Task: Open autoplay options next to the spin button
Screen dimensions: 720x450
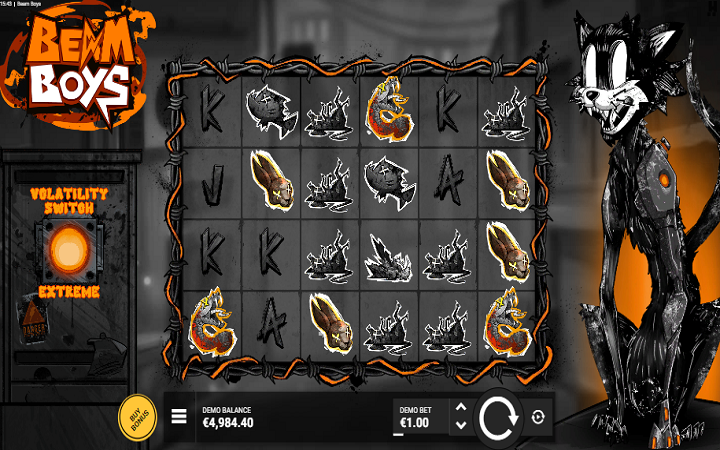Action: pyautogui.click(x=539, y=417)
